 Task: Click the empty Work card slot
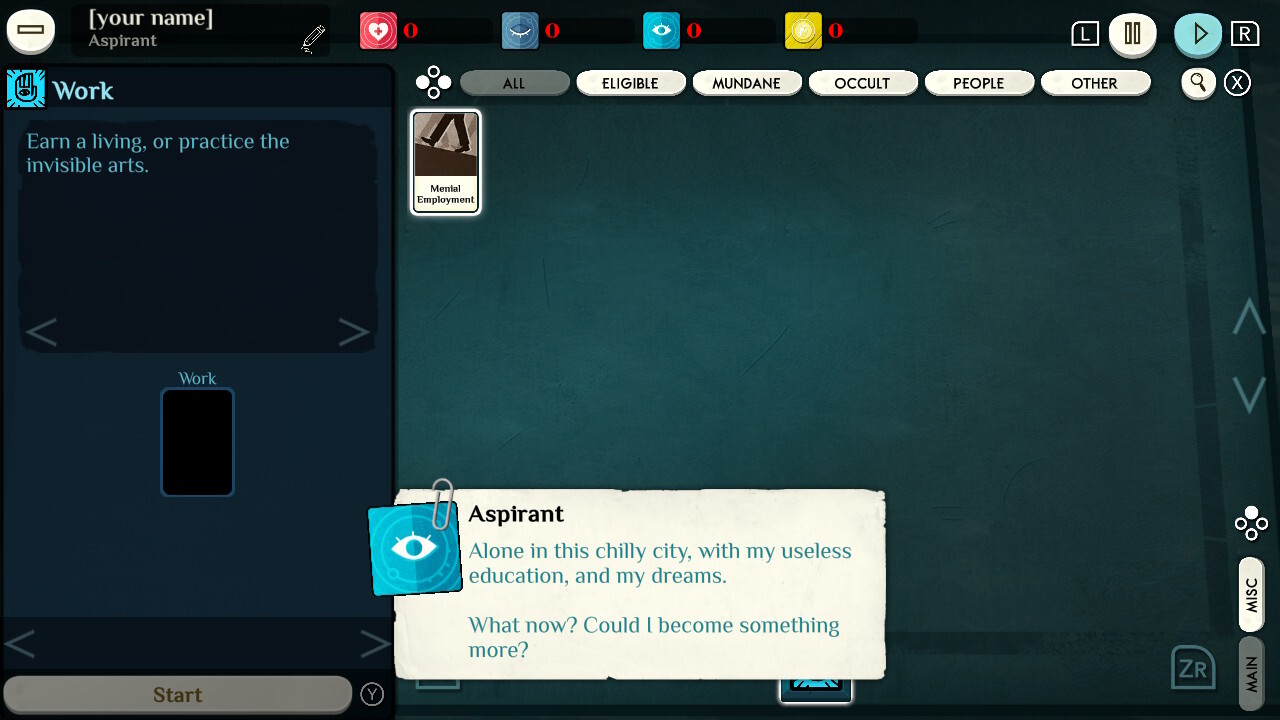tap(197, 442)
